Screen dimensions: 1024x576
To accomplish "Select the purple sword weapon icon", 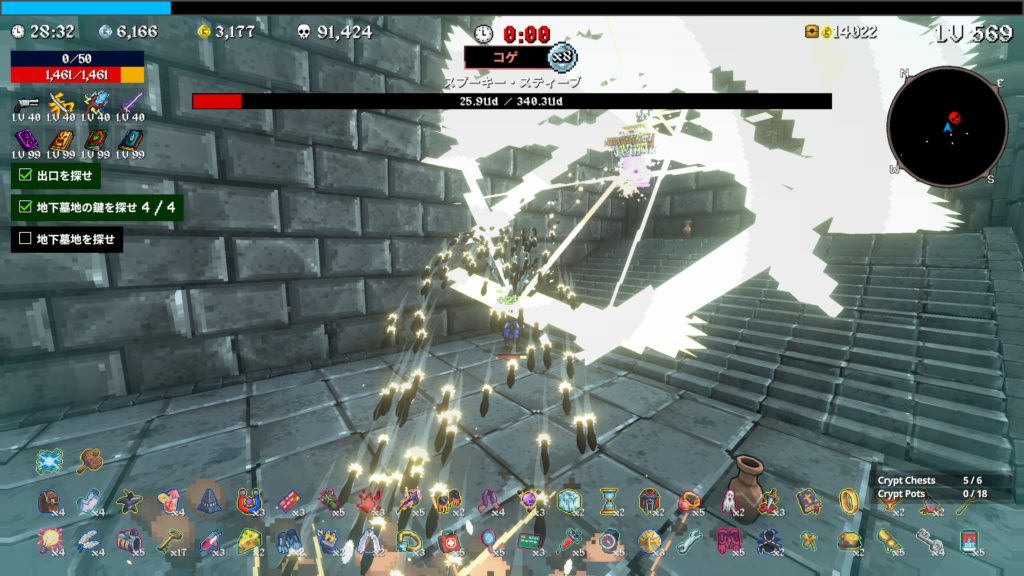I will (131, 103).
